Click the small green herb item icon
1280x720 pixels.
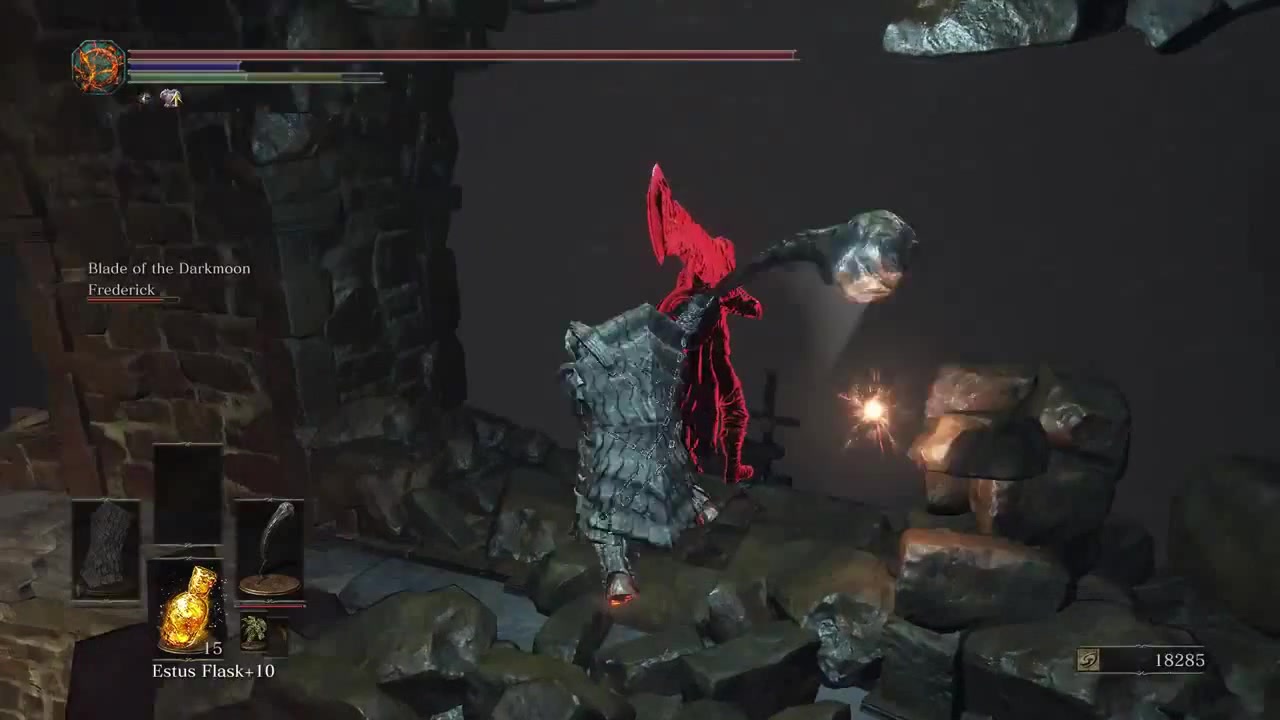[253, 631]
